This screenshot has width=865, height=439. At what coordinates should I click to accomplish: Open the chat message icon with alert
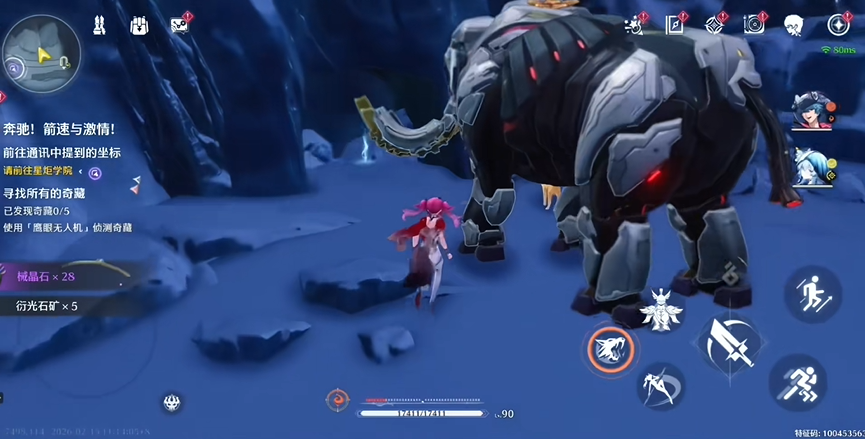point(180,24)
